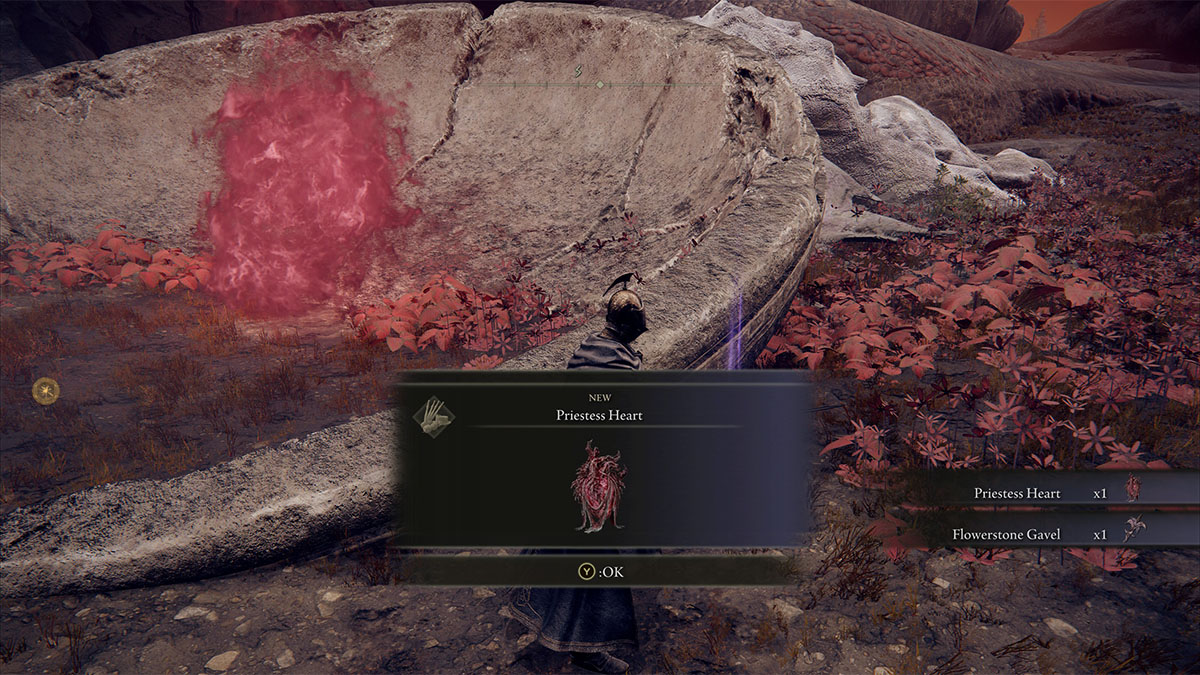Click the golden marker icon at left edge
Viewport: 1200px width, 675px height.
coord(45,389)
